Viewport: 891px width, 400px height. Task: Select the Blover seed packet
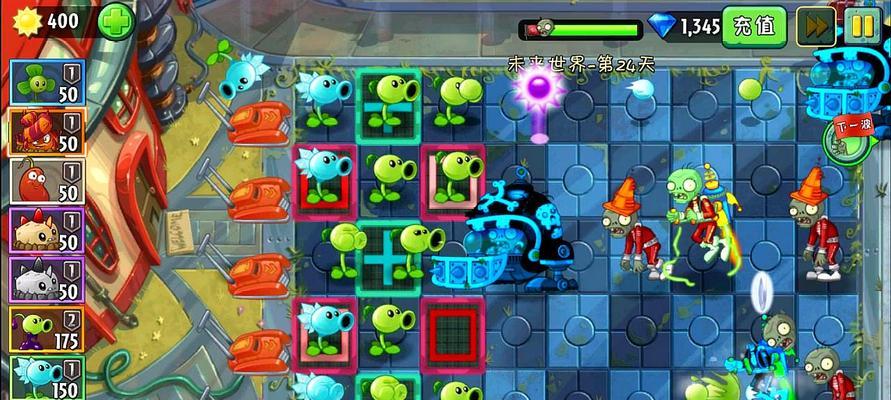47,83
